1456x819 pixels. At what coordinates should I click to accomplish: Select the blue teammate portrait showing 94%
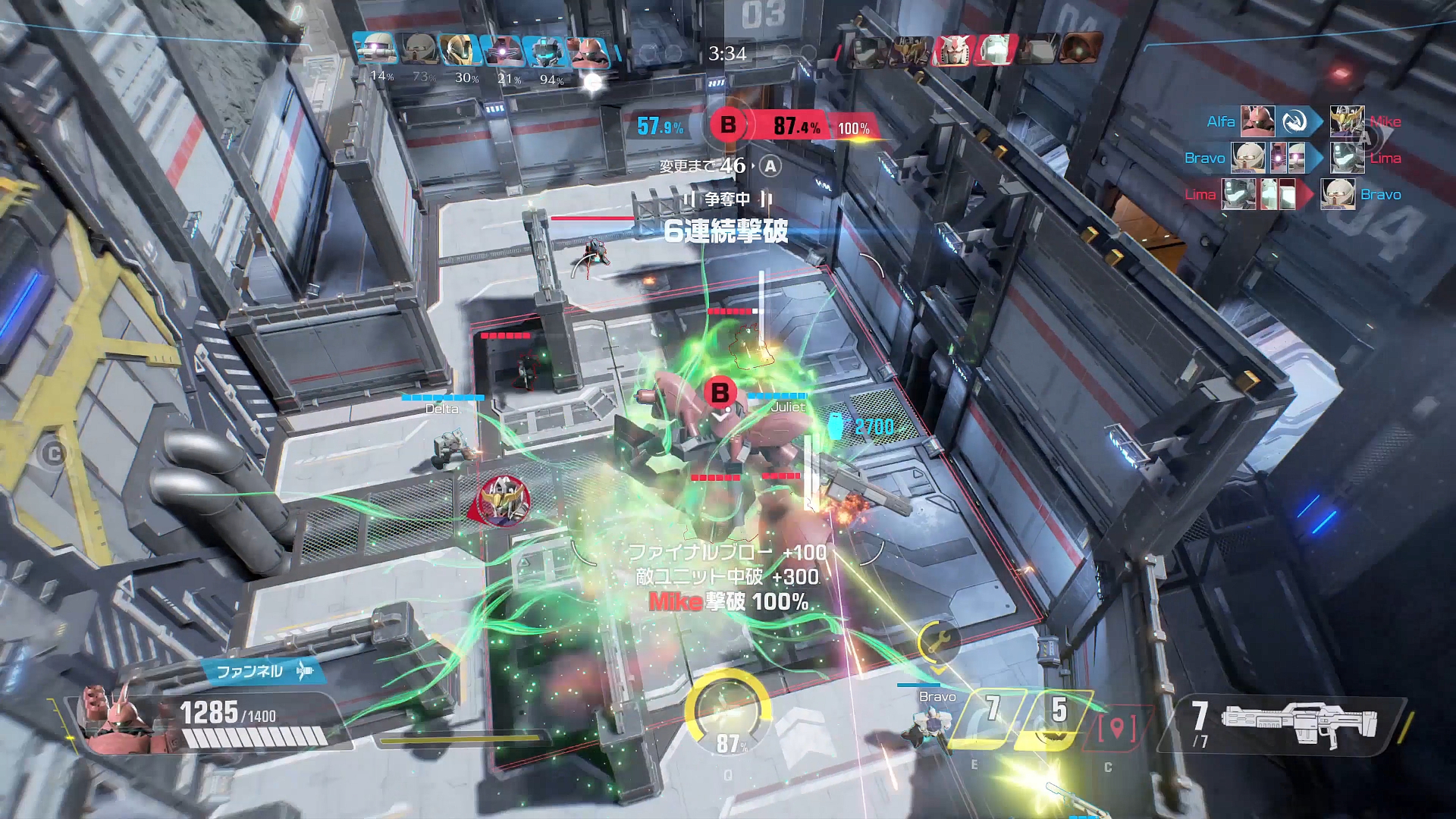click(x=544, y=52)
